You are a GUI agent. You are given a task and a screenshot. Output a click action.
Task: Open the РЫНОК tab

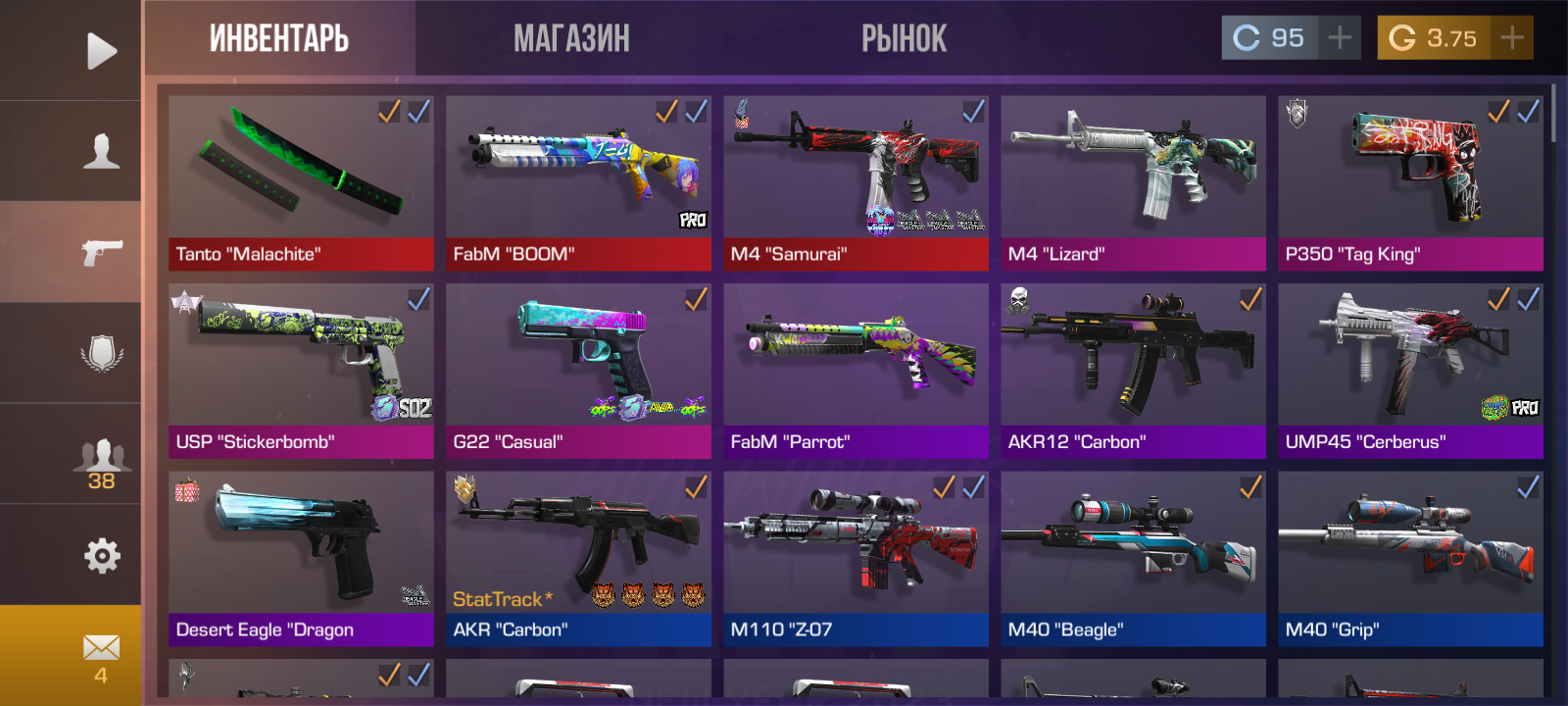click(904, 39)
